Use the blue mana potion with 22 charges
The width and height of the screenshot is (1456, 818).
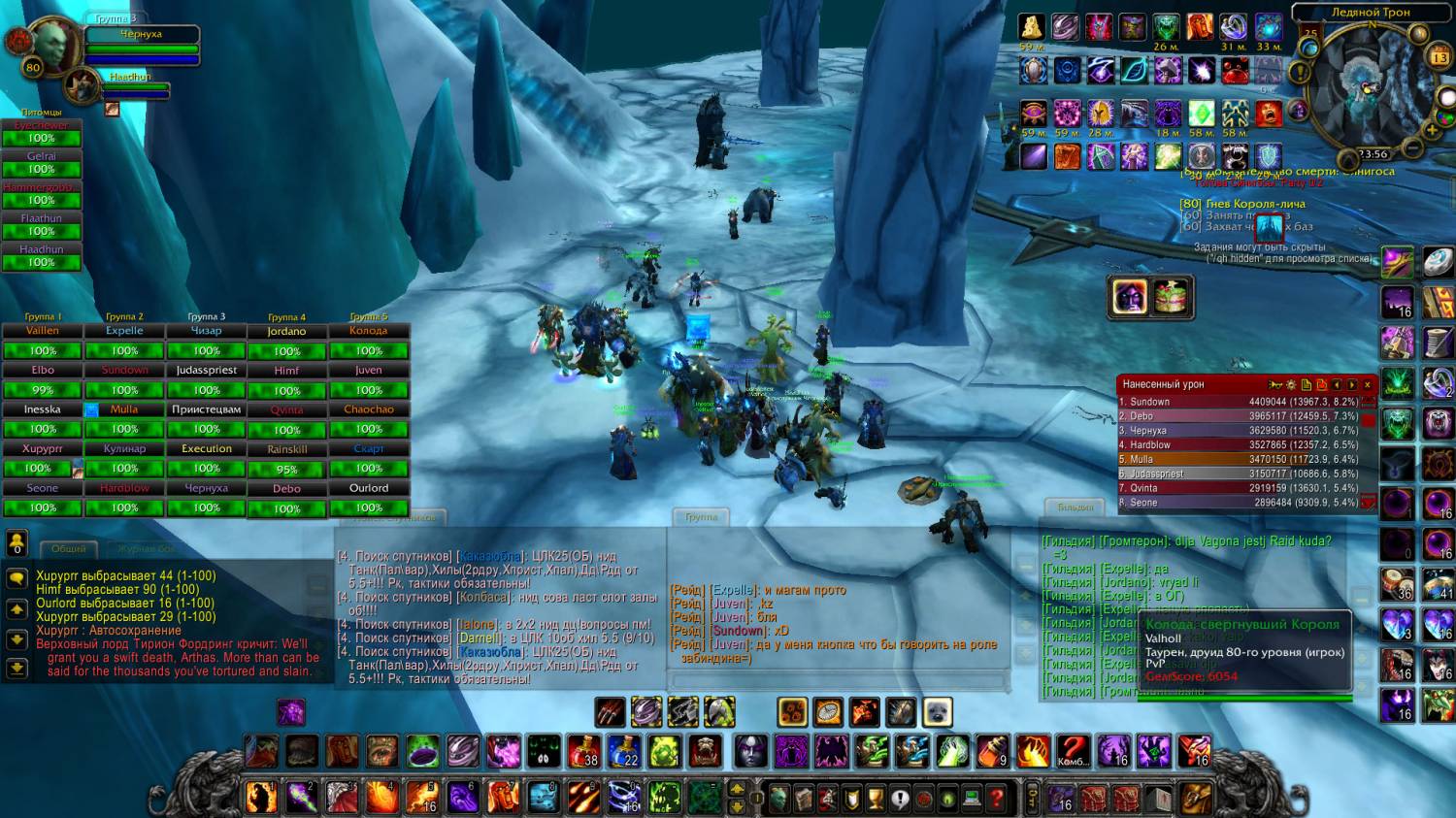click(x=624, y=751)
